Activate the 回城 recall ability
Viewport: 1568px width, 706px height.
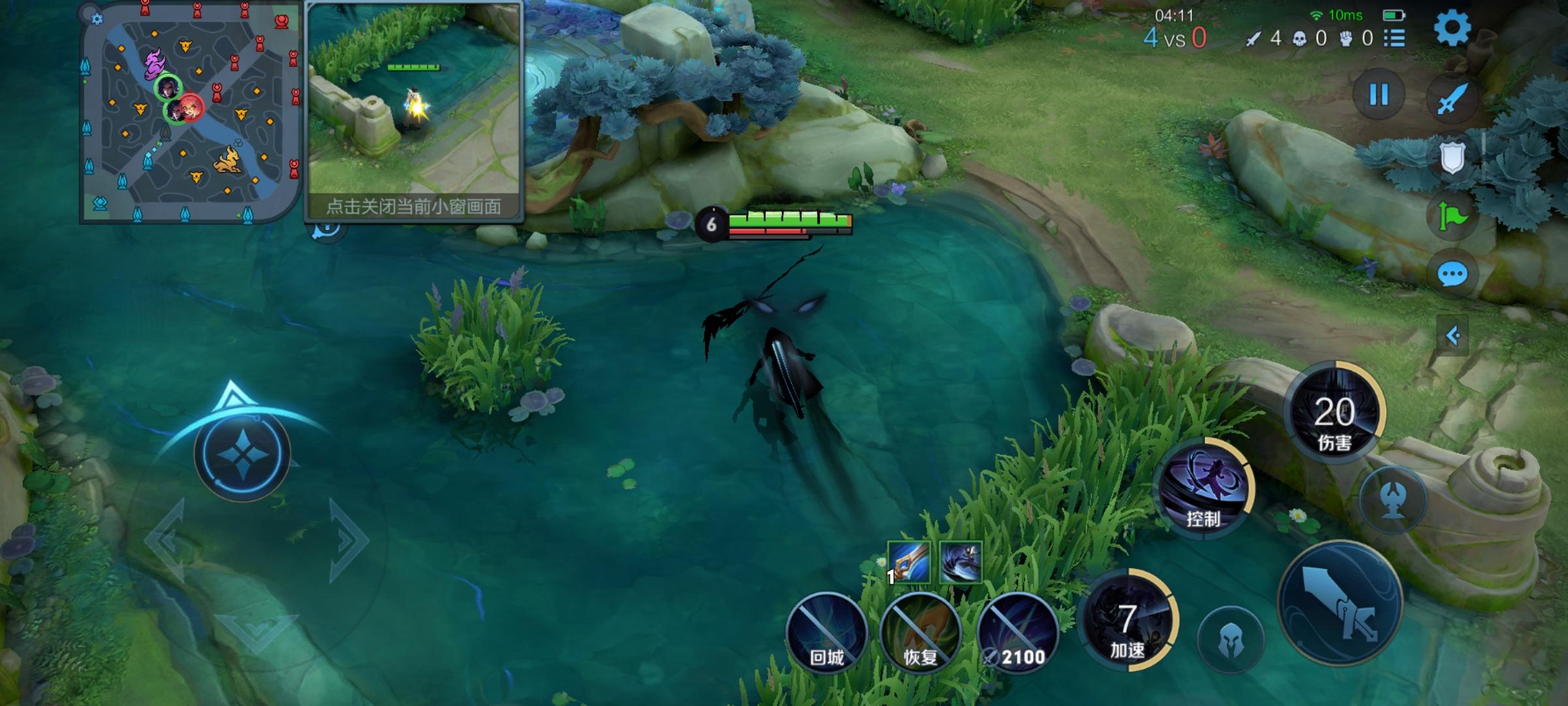pos(827,633)
